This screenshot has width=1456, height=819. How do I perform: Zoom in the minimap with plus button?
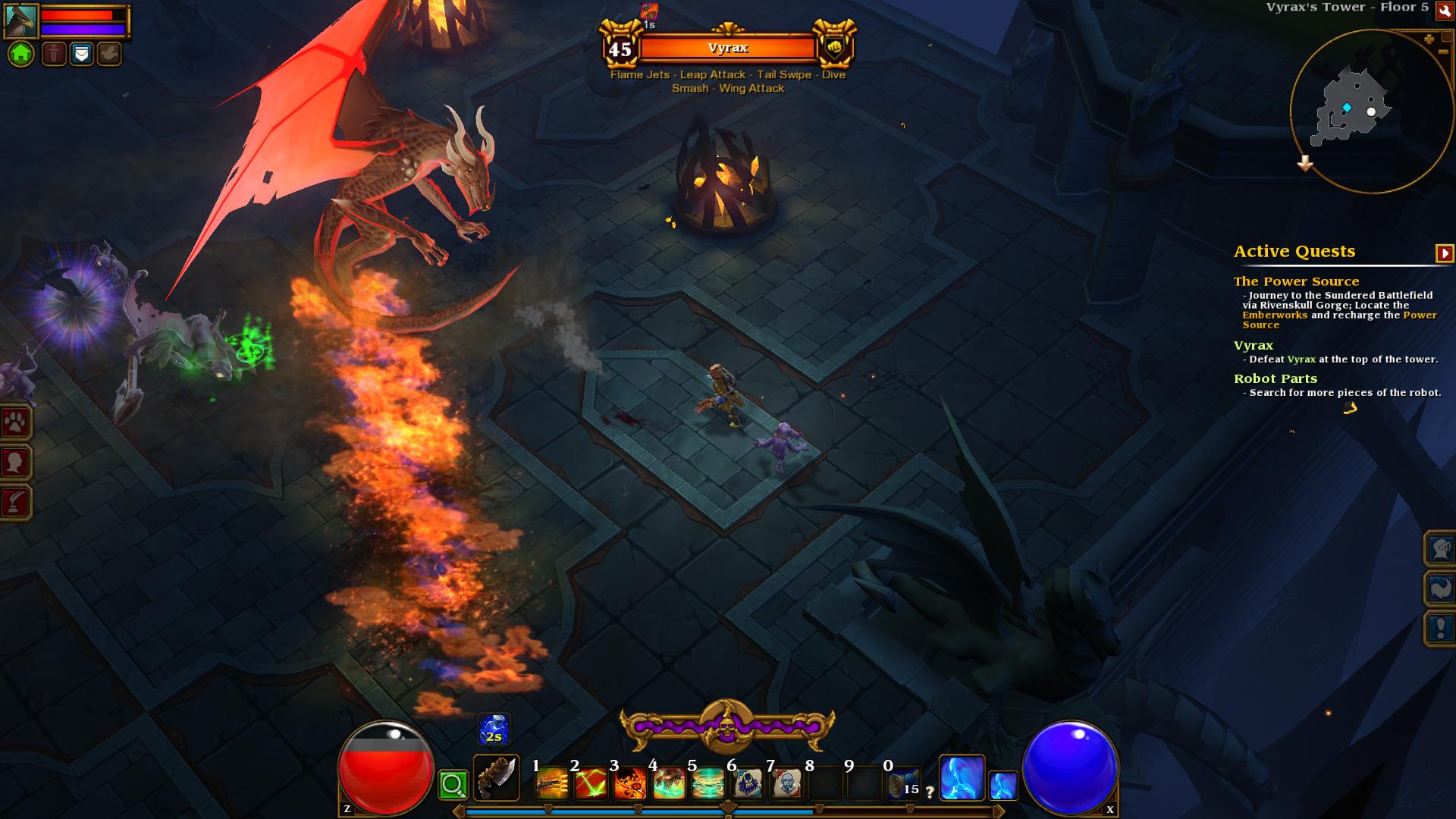pos(1429,39)
